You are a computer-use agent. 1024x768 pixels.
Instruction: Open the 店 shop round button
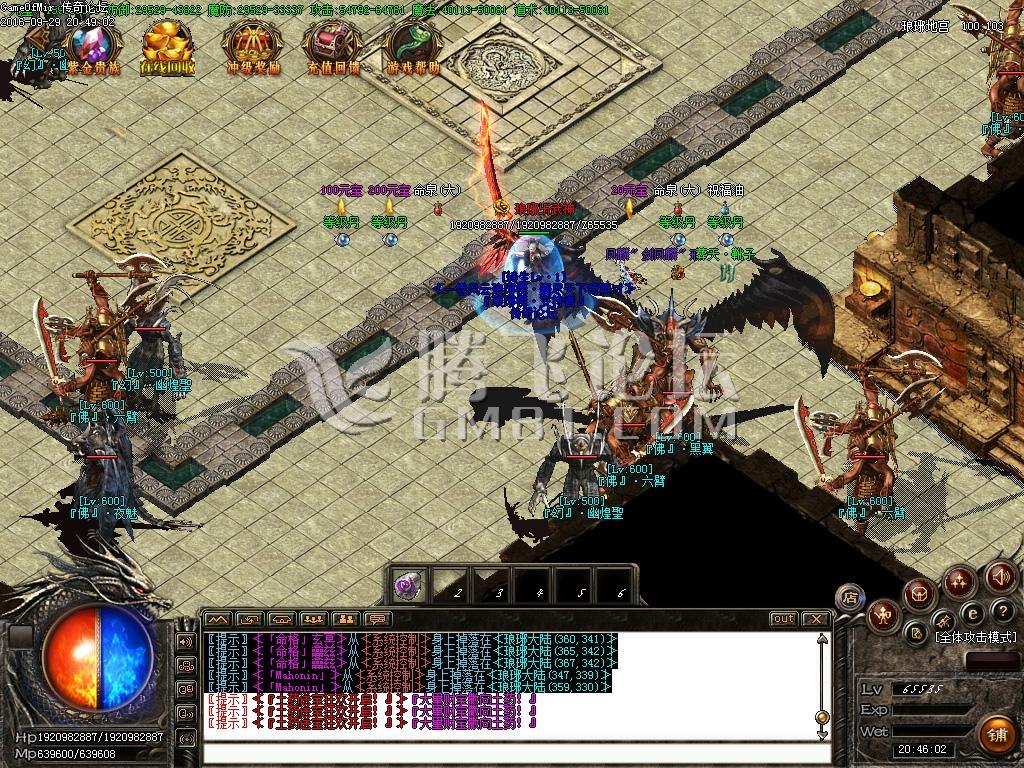(850, 597)
